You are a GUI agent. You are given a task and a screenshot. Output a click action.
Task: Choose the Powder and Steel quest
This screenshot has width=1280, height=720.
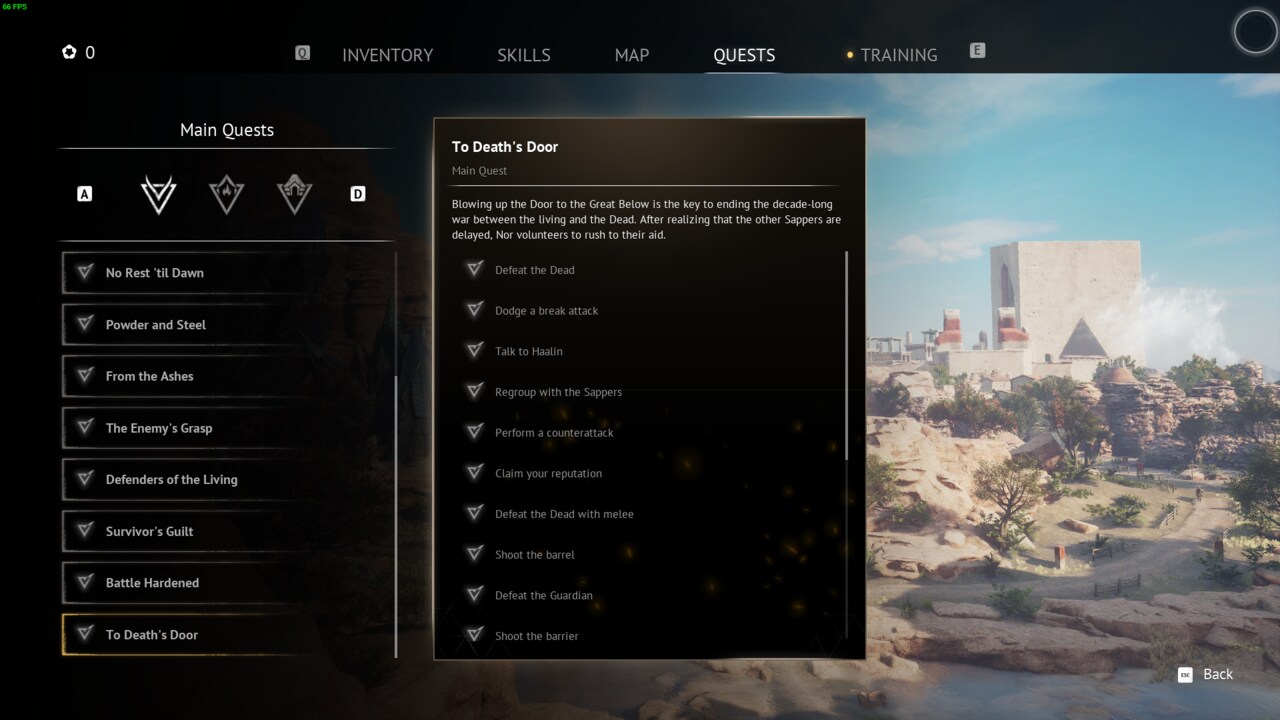(x=185, y=325)
